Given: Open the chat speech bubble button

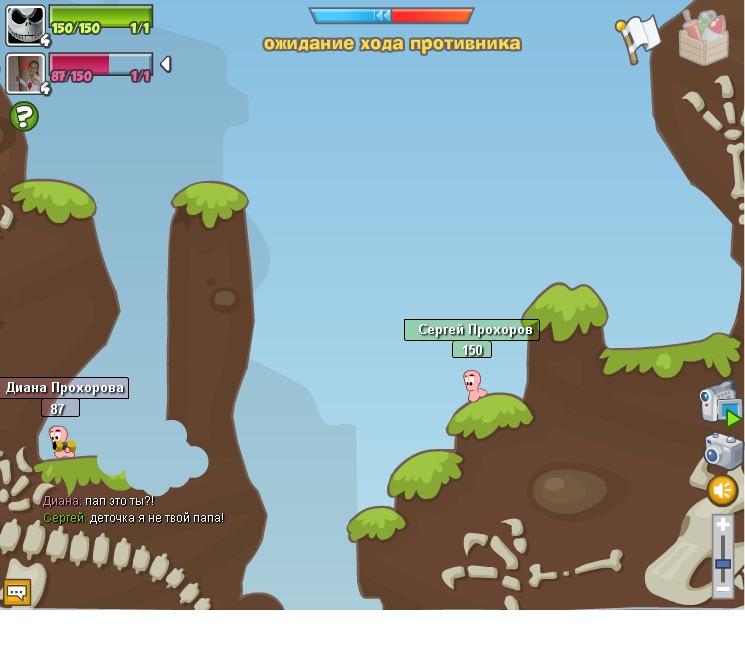Looking at the screenshot, I should point(16,592).
